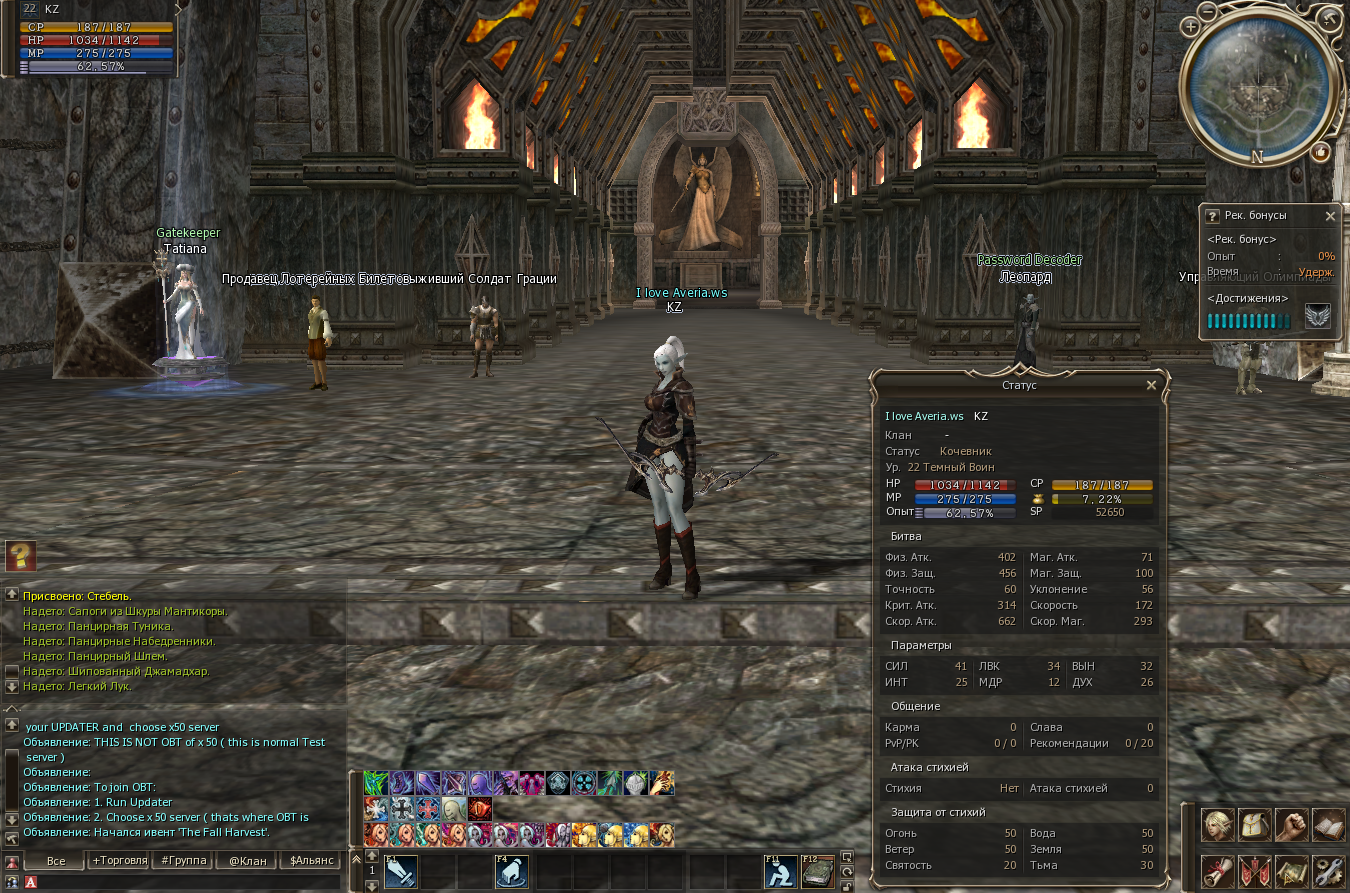This screenshot has width=1350, height=893.
Task: Close the Рек. бонусы panel
Action: pos(1330,215)
